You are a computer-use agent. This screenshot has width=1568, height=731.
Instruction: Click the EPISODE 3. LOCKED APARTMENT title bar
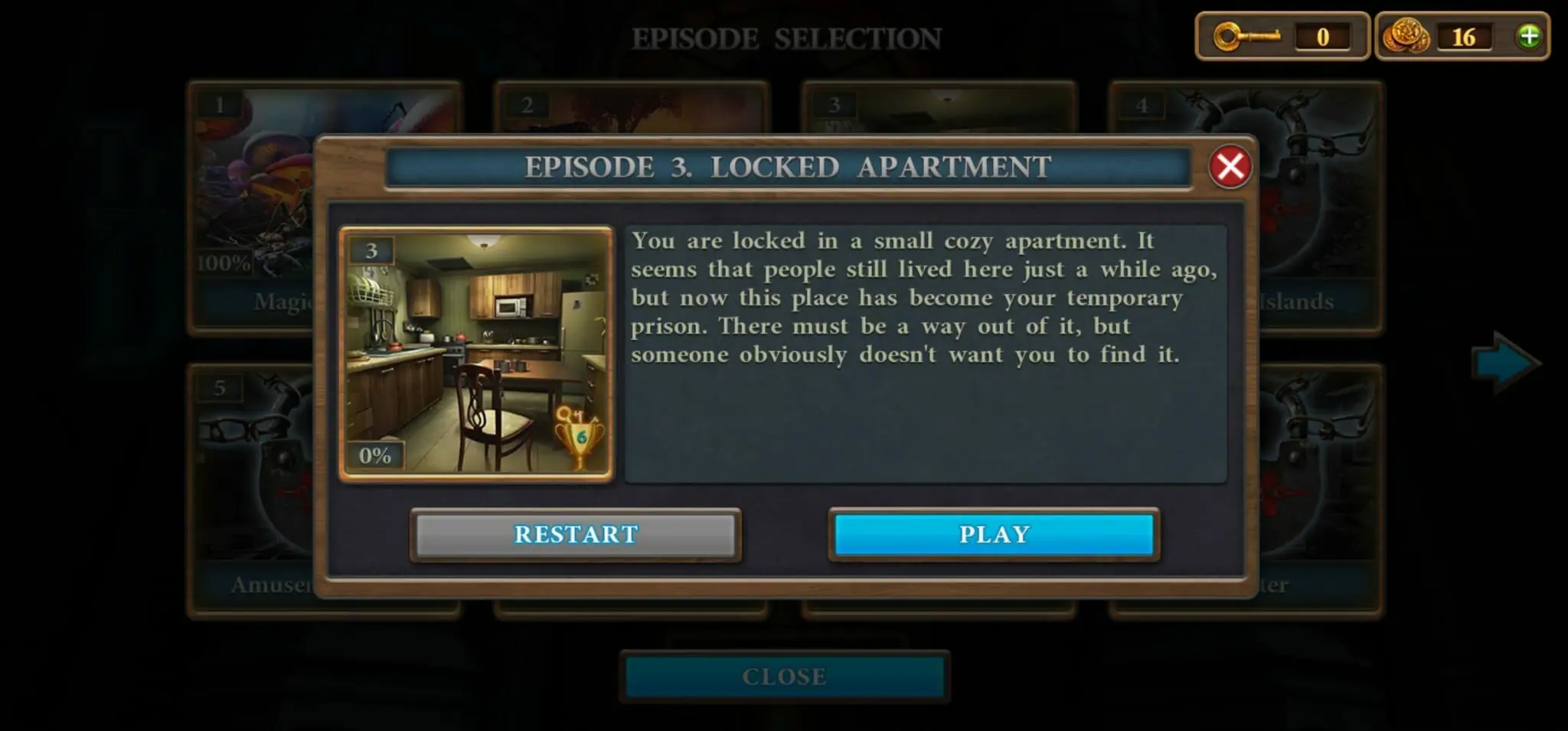(787, 167)
